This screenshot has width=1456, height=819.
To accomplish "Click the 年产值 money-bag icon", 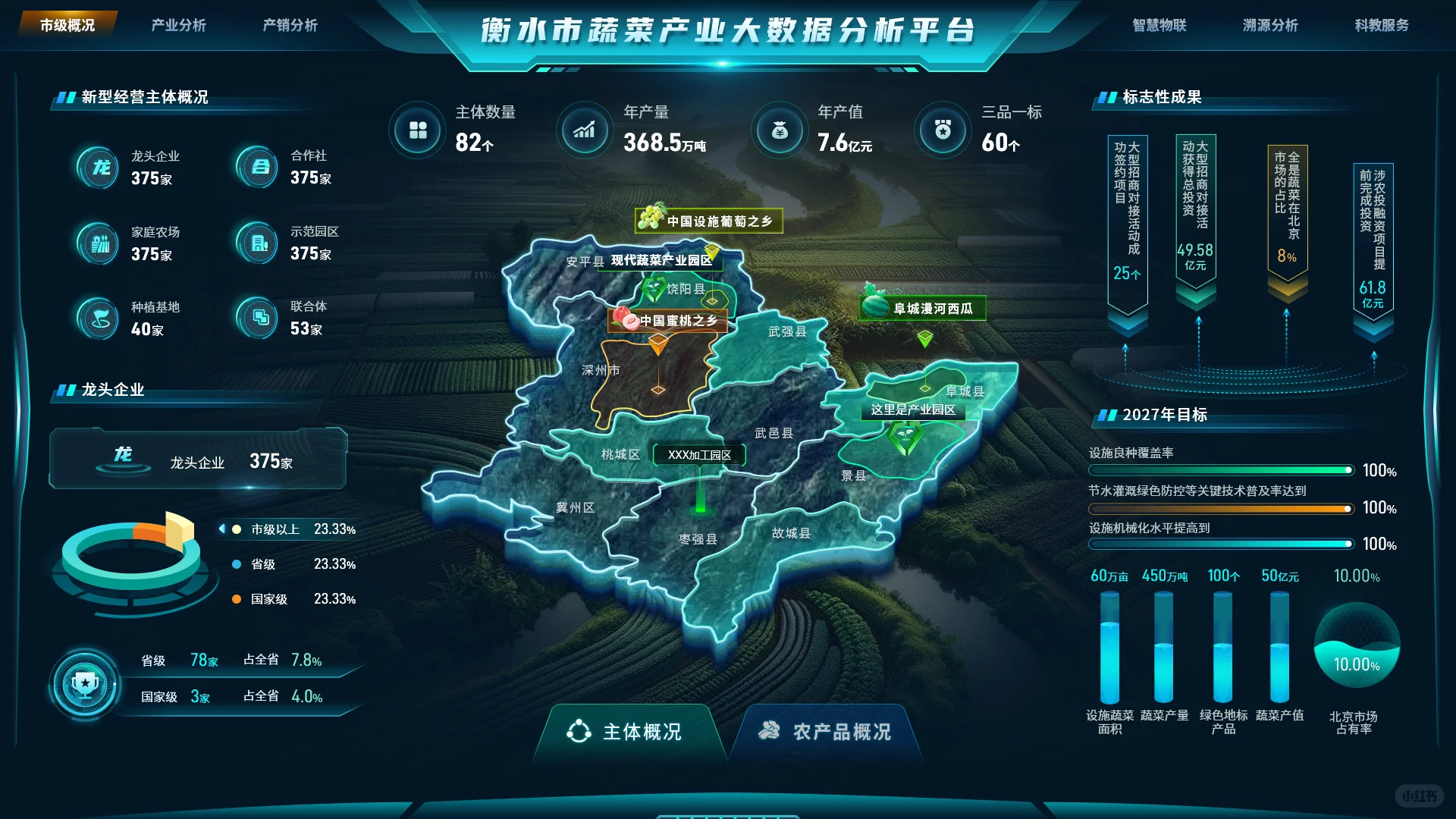I will (x=779, y=130).
